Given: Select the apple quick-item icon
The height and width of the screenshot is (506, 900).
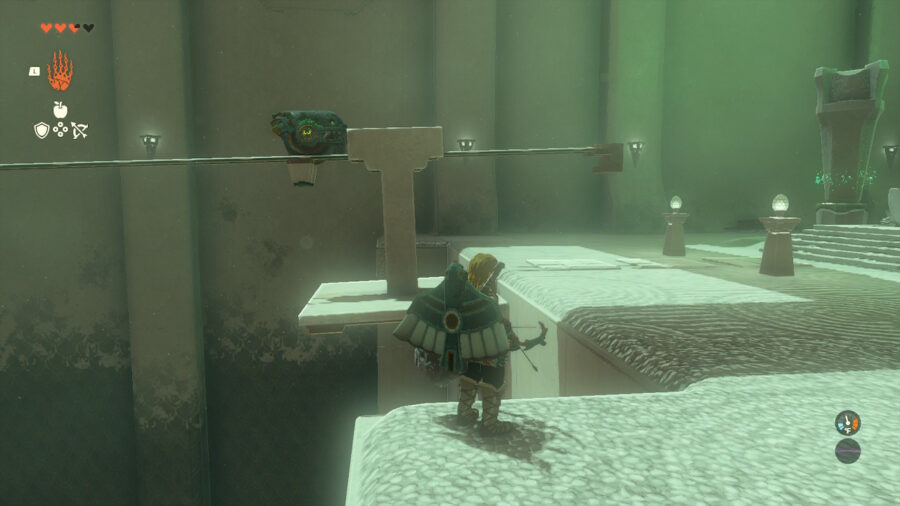Looking at the screenshot, I should pyautogui.click(x=60, y=110).
